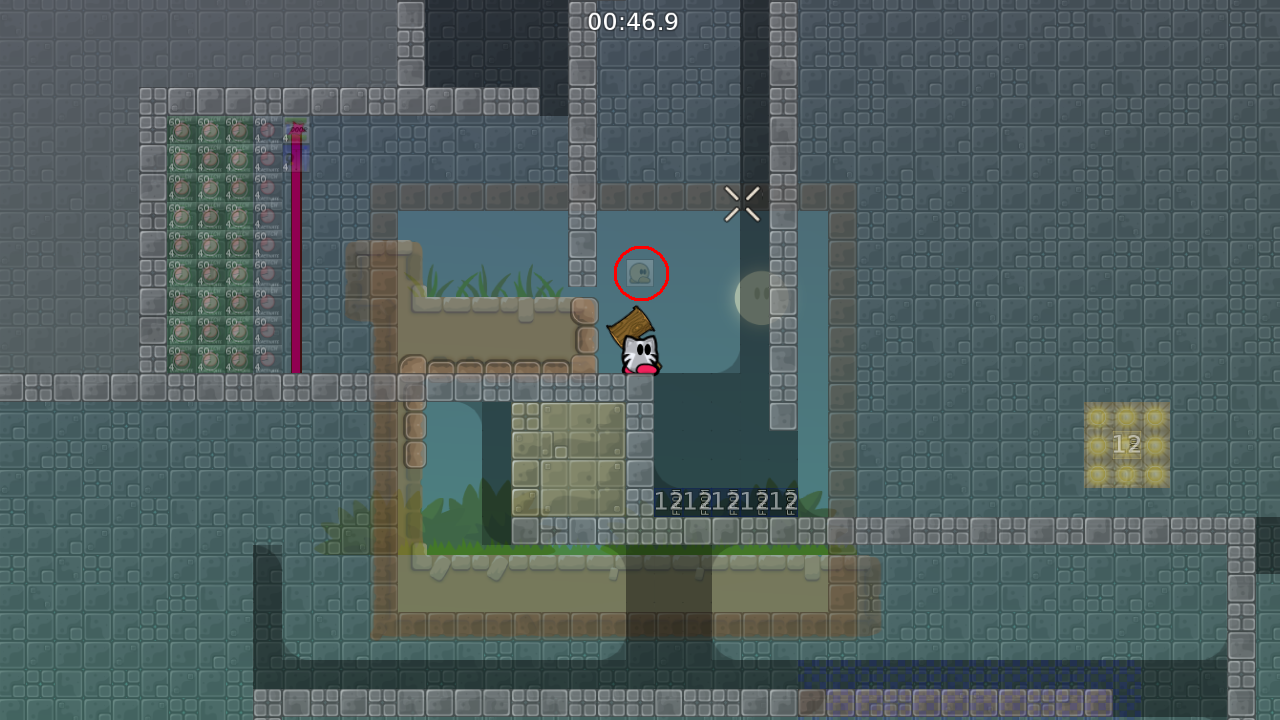Expand the middle 12 block beneath the pit
The image size is (1280, 720).
pyautogui.click(x=726, y=500)
